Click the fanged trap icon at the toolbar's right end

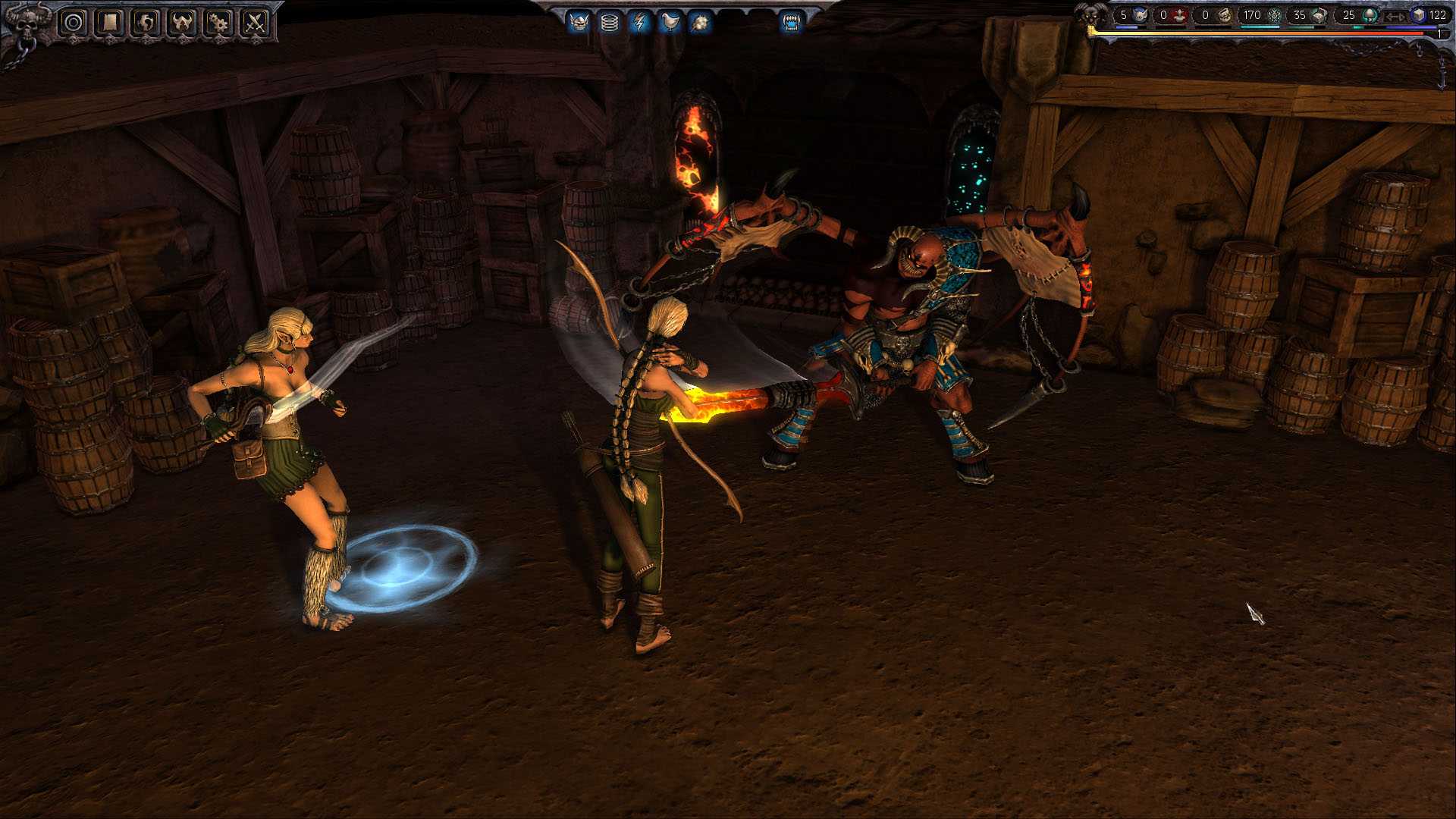[x=792, y=24]
